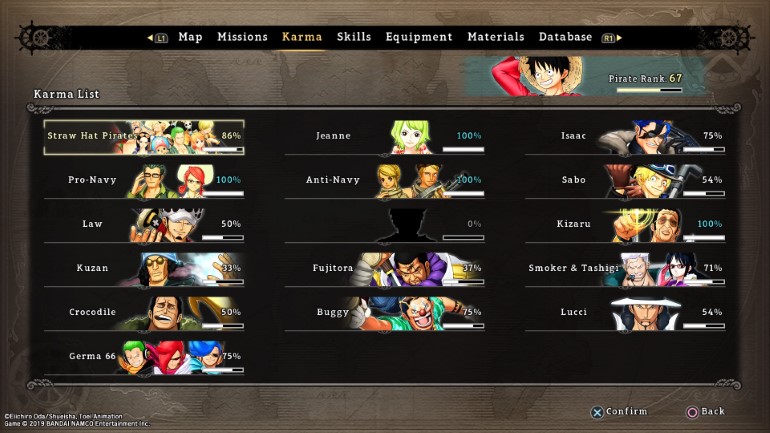The height and width of the screenshot is (433, 770).
Task: Select the Straw Hat Pirates karma entry
Action: coord(144,136)
